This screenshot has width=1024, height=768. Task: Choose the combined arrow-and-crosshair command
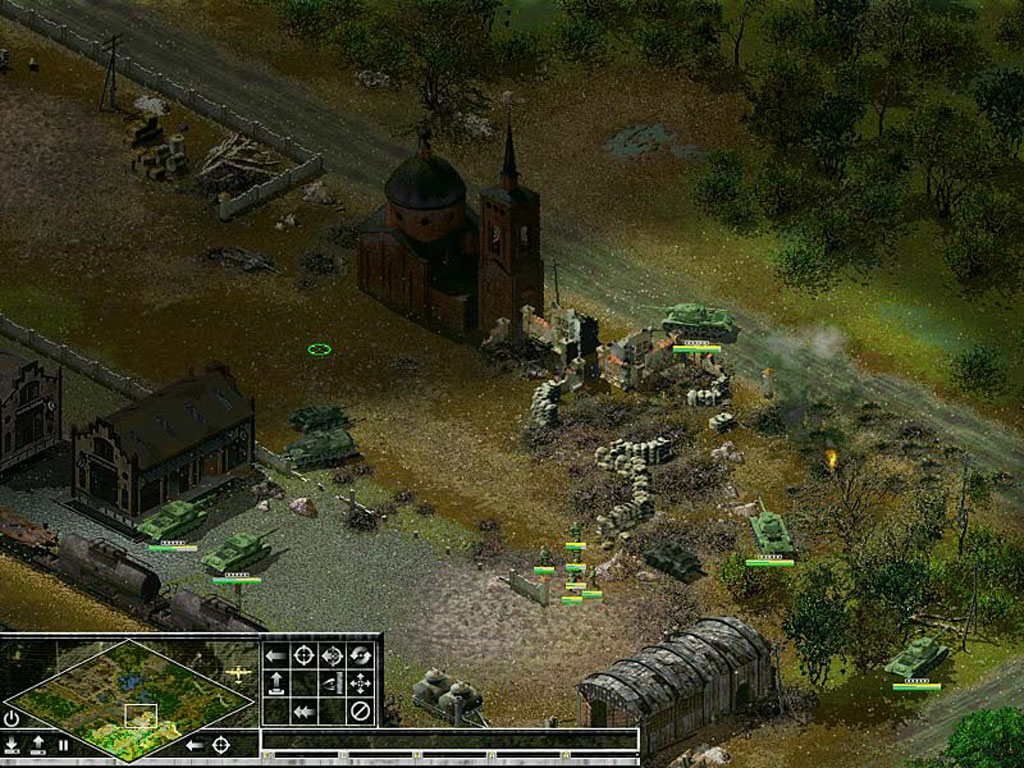332,656
